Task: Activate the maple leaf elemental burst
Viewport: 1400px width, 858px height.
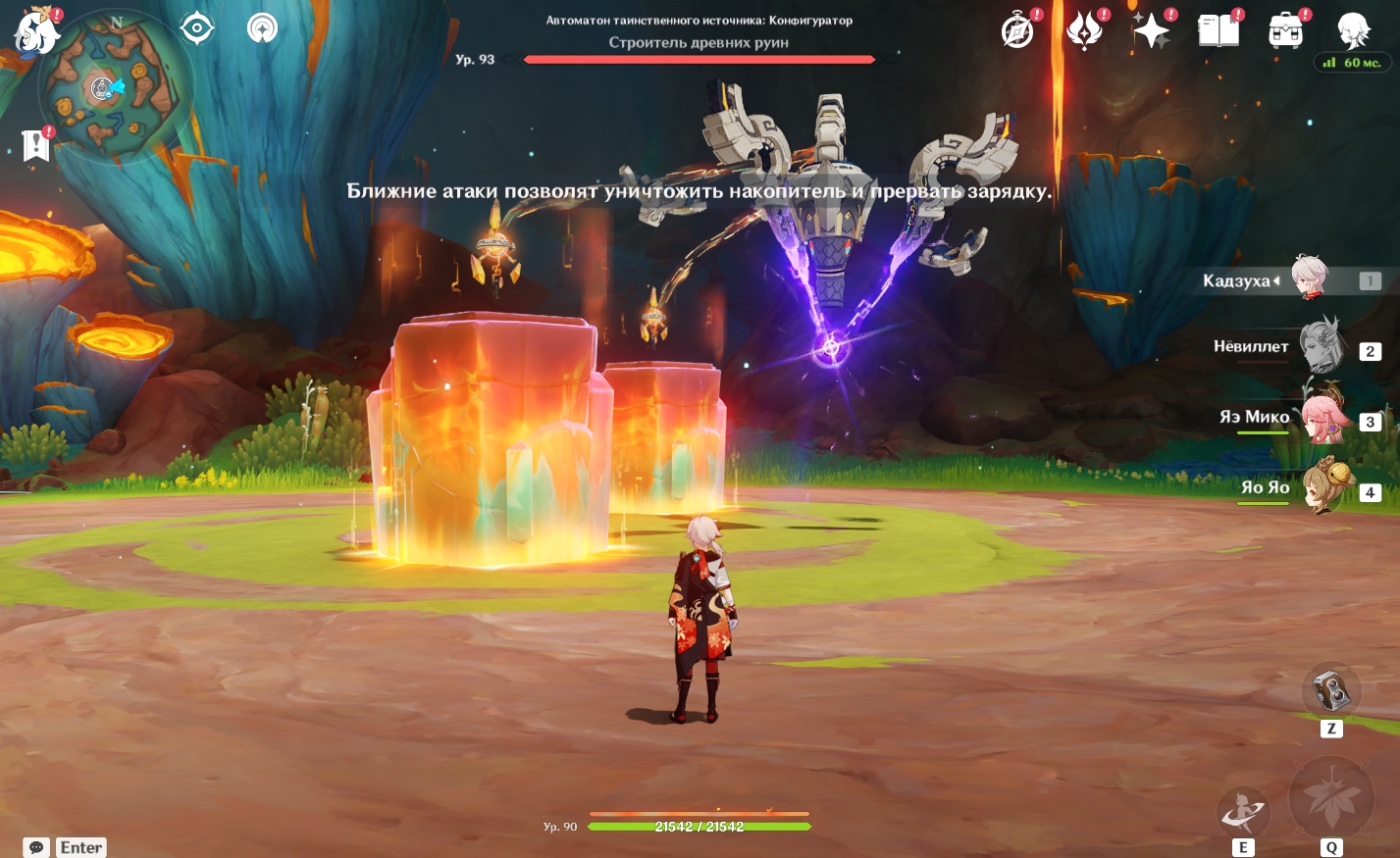Action: pyautogui.click(x=1330, y=797)
